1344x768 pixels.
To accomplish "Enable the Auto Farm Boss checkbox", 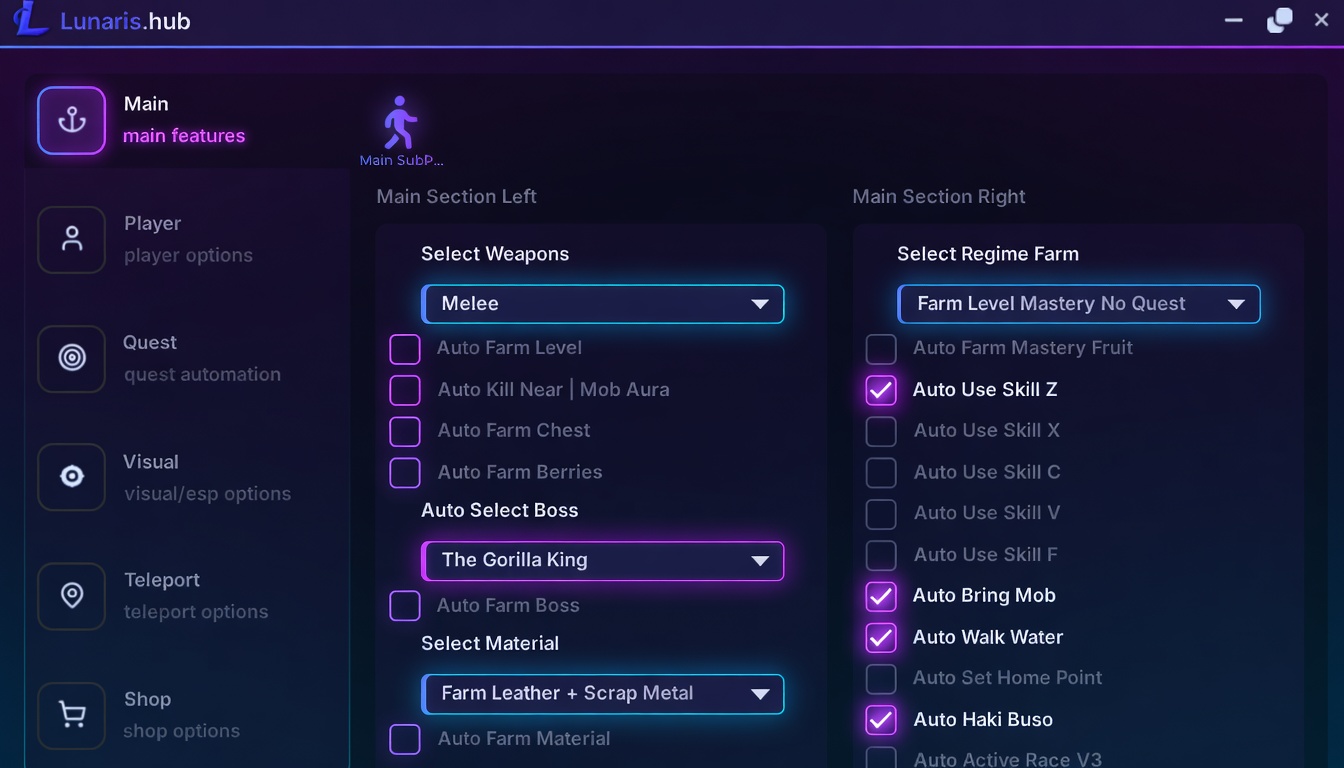I will 405,606.
